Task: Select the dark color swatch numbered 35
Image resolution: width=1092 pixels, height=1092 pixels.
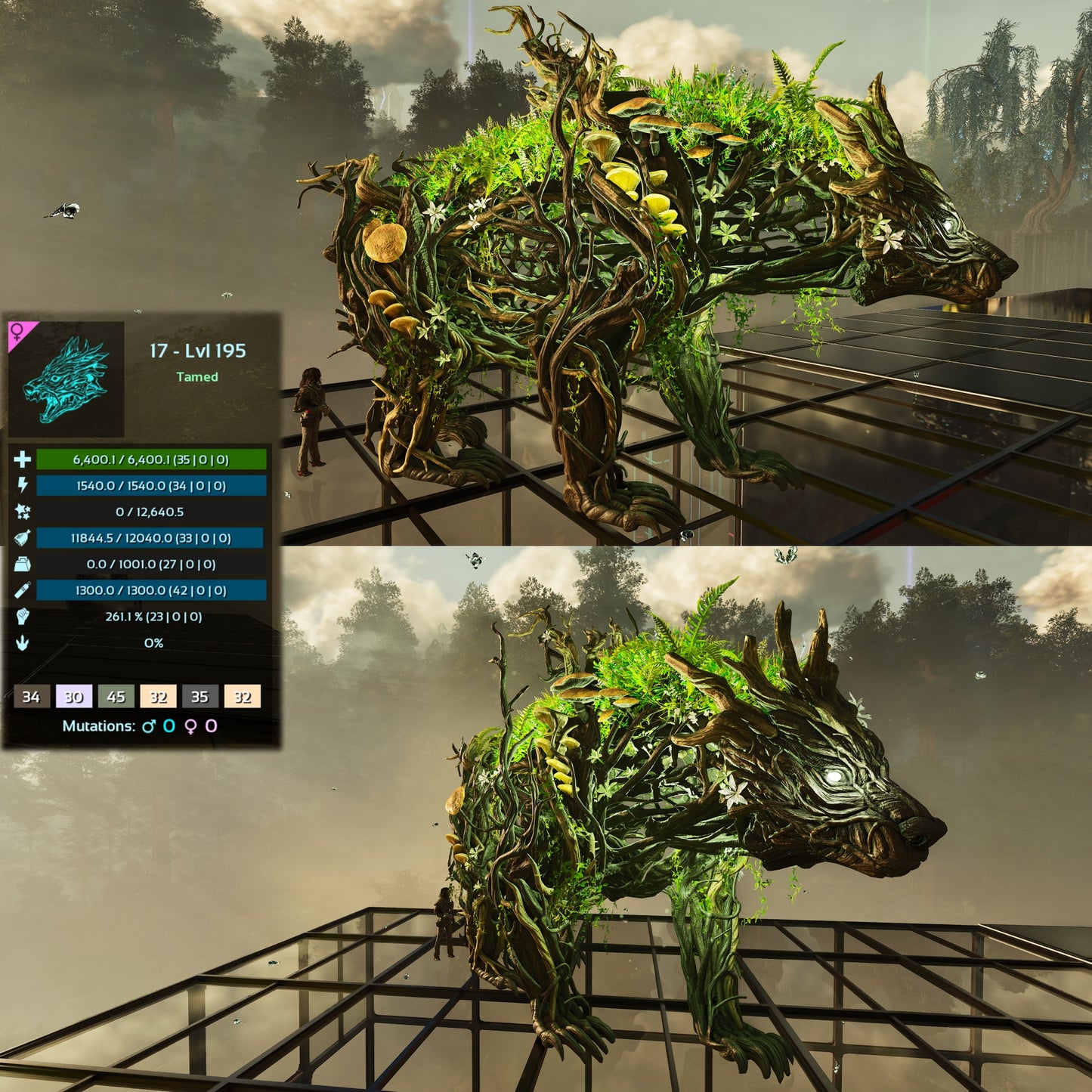Action: point(200,696)
